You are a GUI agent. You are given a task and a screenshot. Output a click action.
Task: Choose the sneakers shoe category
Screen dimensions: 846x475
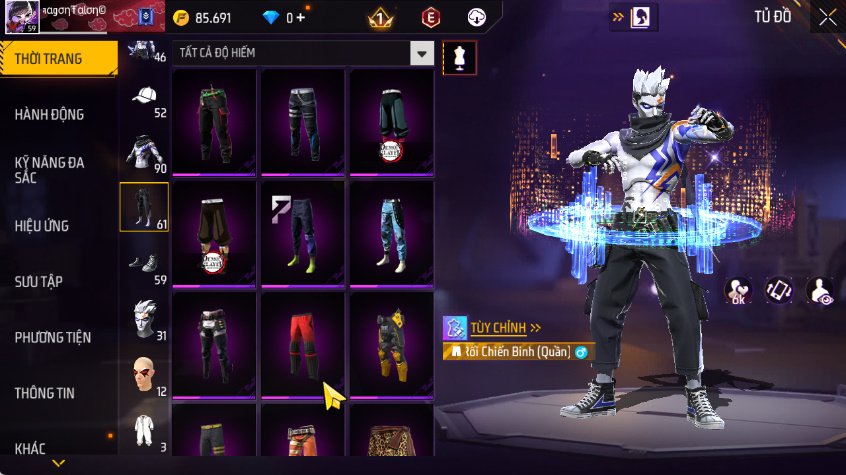coord(144,263)
